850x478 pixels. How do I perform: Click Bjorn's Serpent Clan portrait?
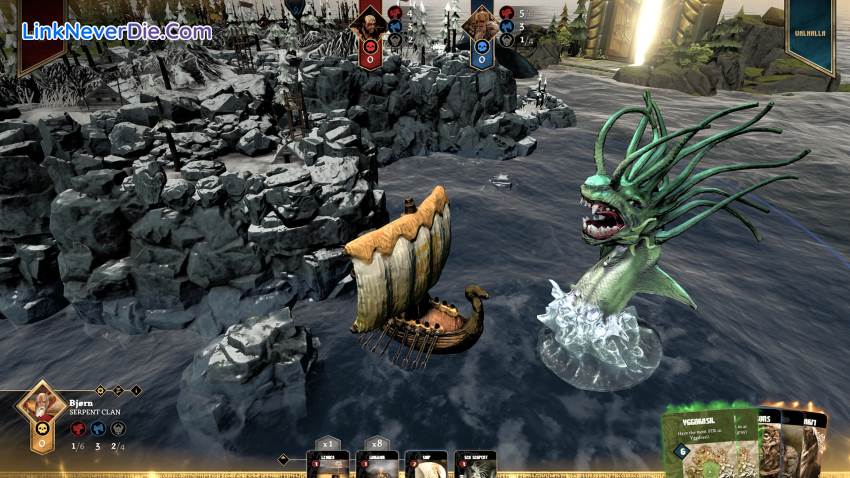pyautogui.click(x=42, y=410)
